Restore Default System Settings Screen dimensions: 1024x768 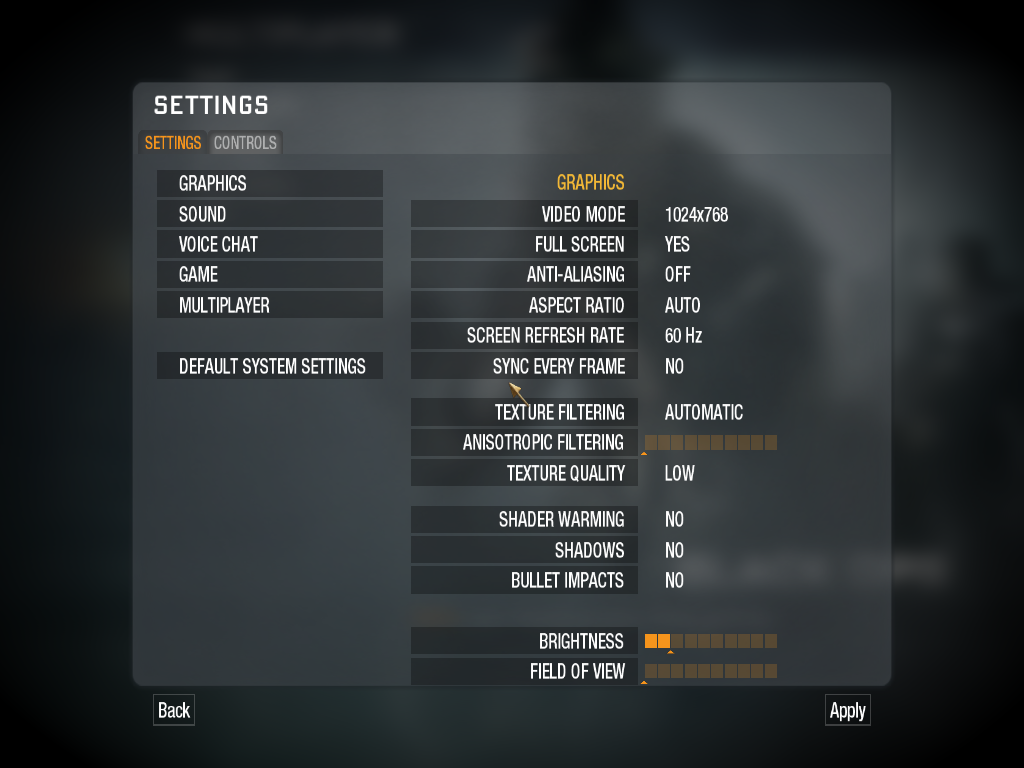coord(269,366)
